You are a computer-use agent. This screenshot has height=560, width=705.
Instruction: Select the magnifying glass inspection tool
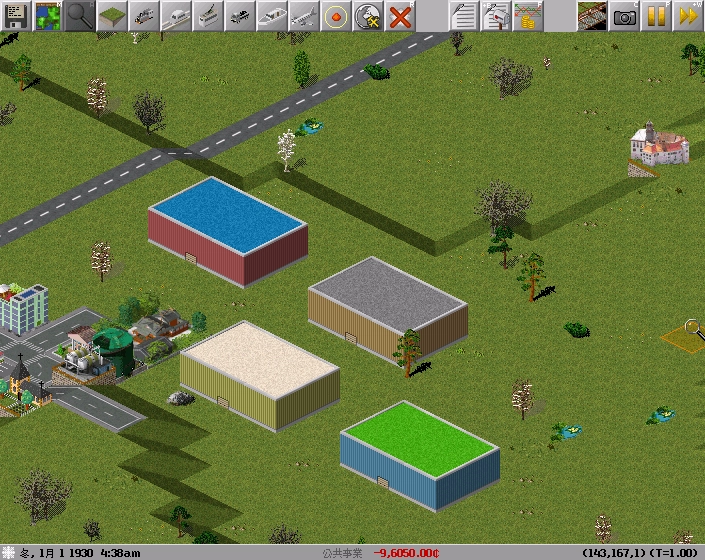(80, 15)
